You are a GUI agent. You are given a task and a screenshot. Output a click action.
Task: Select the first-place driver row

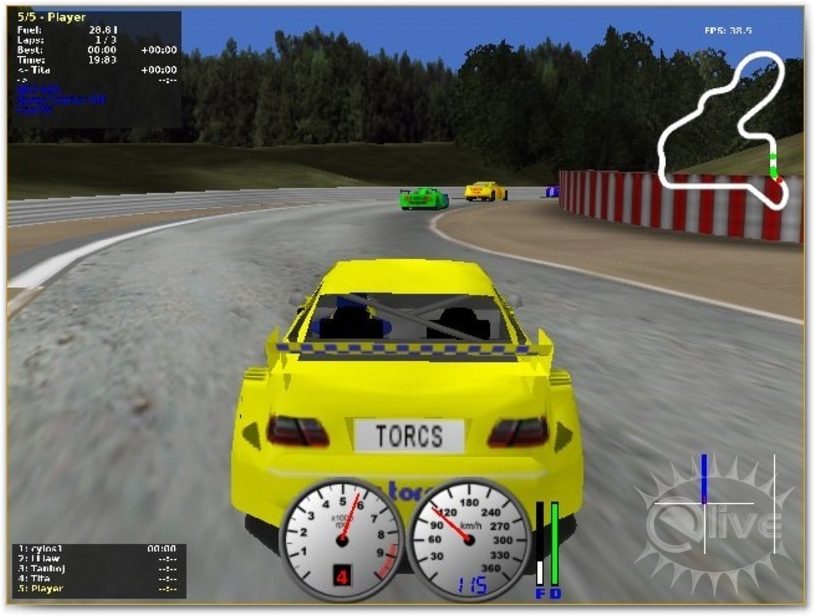click(x=44, y=549)
